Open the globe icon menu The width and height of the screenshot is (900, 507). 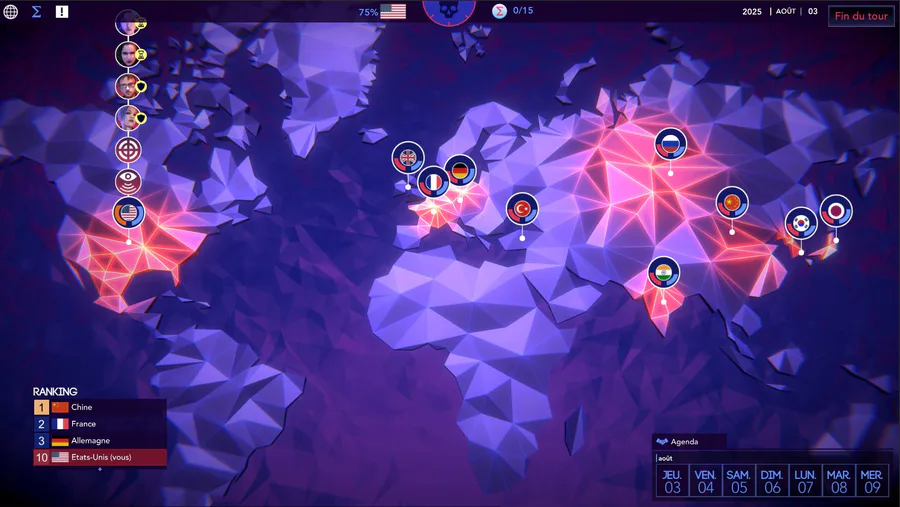(11, 12)
